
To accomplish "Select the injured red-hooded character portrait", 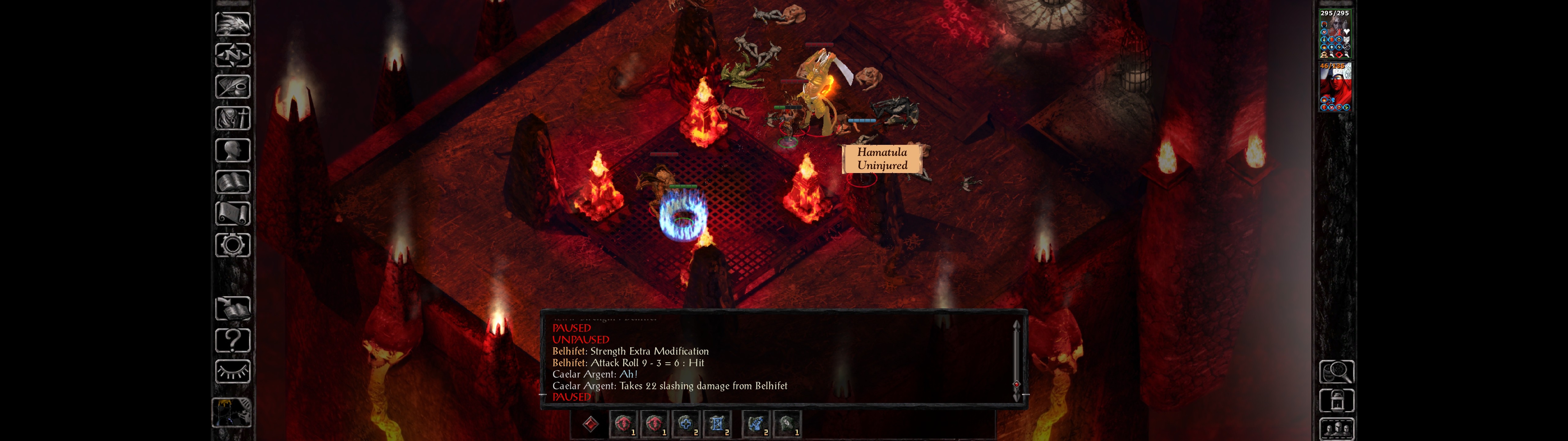I will [1335, 87].
